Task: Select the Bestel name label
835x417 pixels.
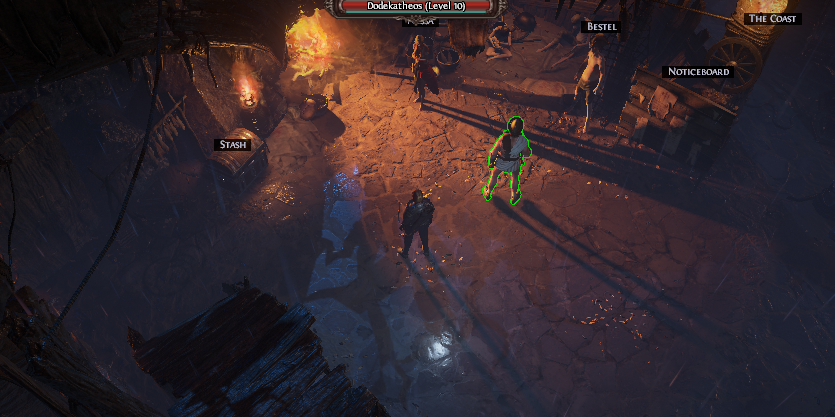Action: [602, 27]
